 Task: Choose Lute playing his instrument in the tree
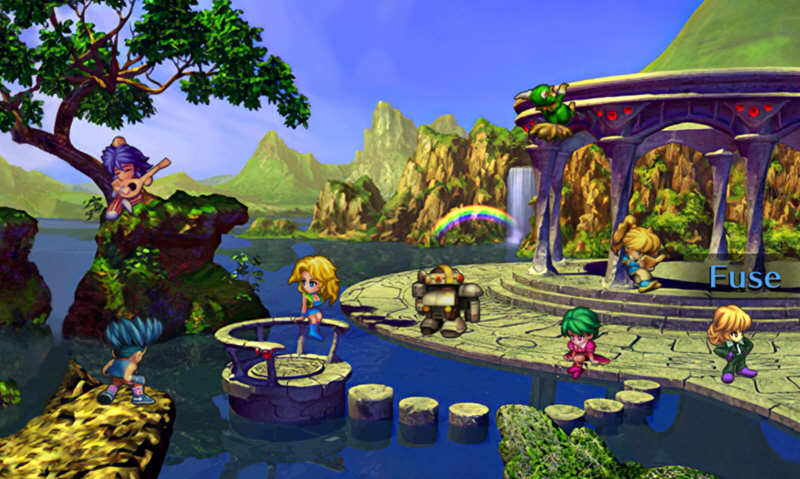click(129, 176)
